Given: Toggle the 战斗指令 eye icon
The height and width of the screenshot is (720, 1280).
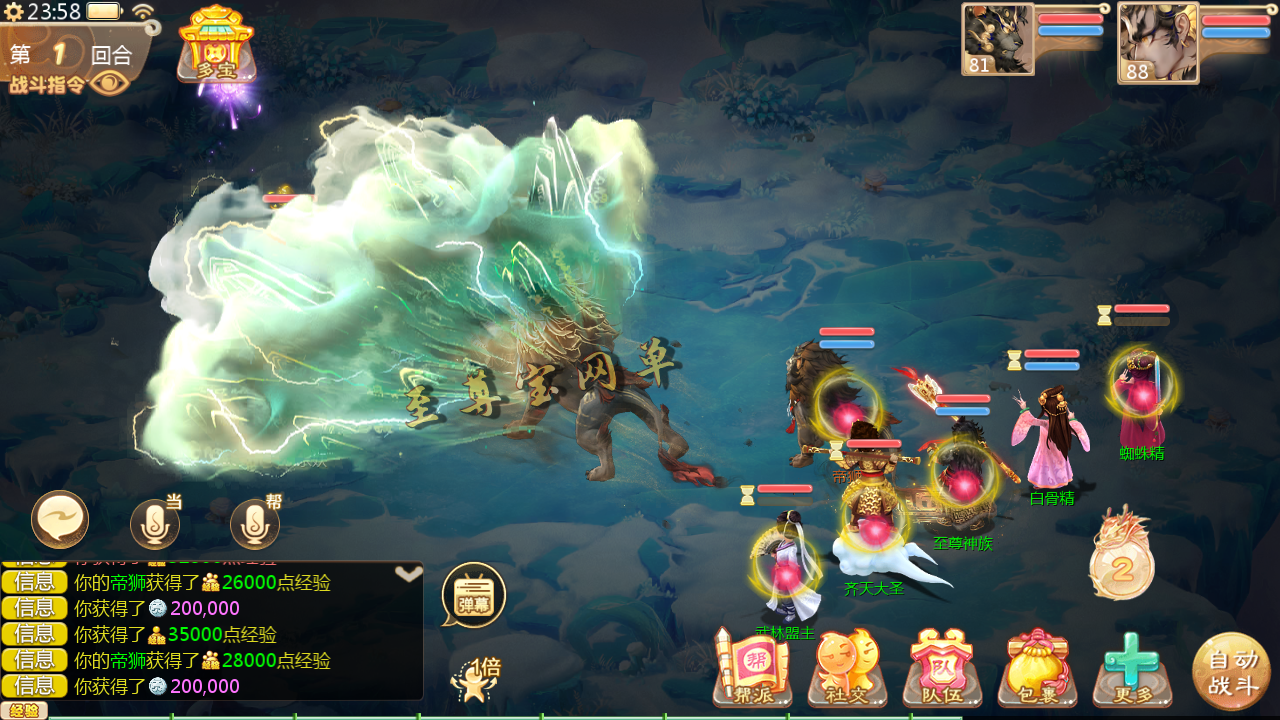Looking at the screenshot, I should (x=109, y=83).
